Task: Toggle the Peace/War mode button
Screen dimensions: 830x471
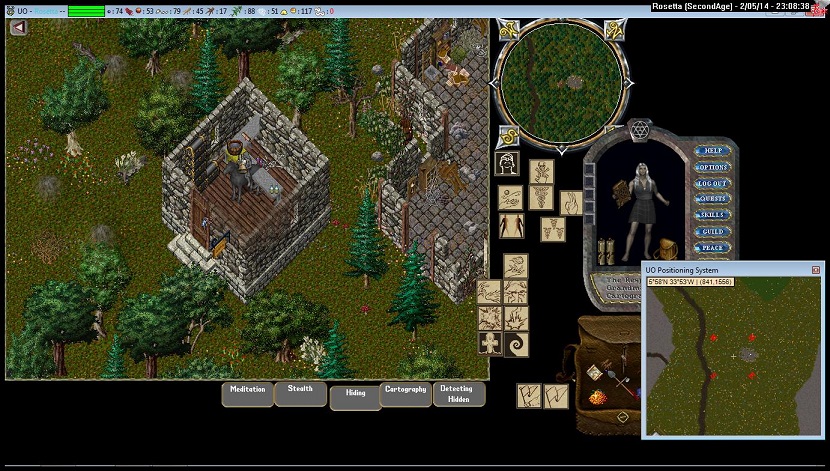Action: (713, 247)
